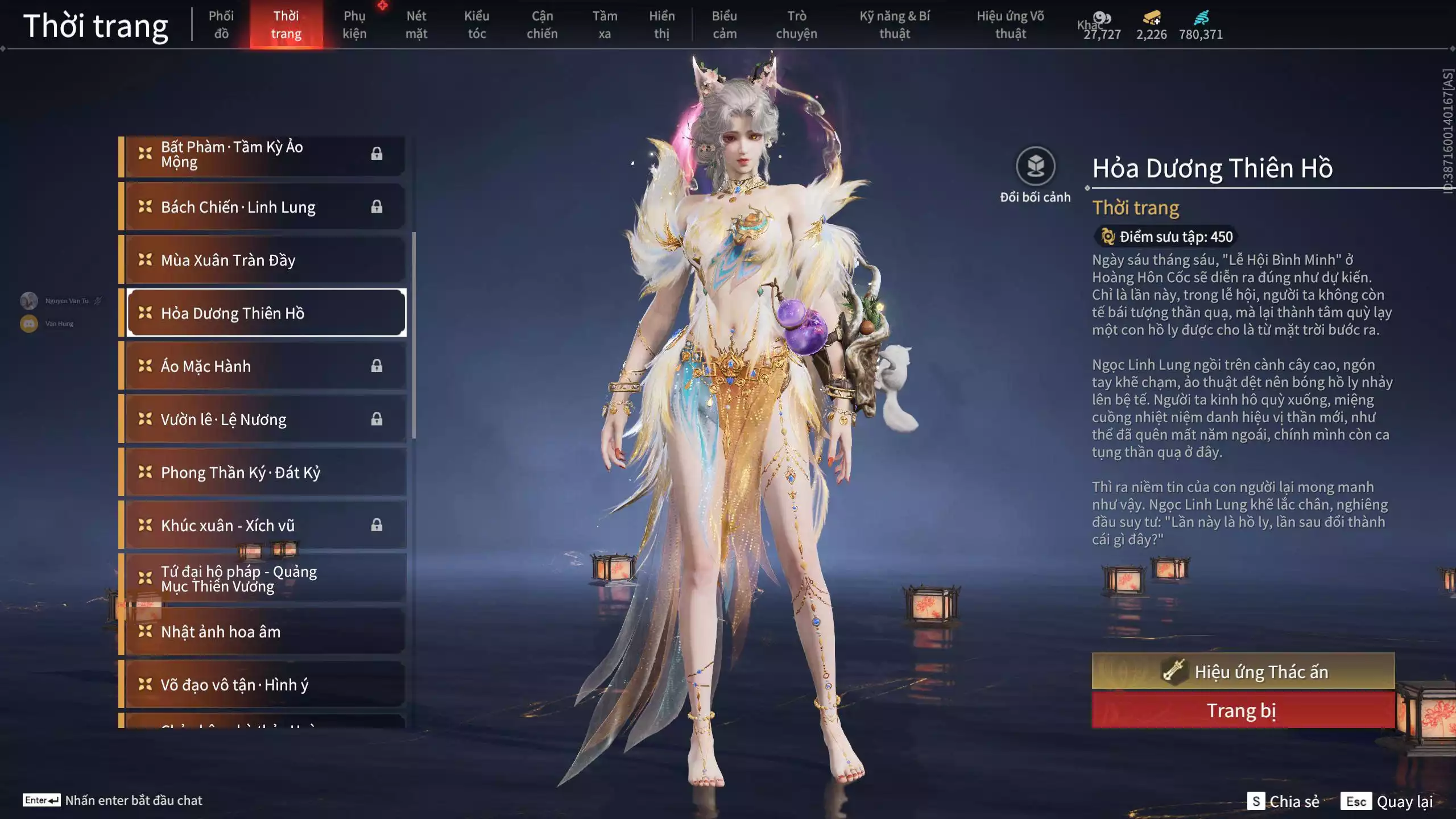Screen dimensions: 1456x819
Task: Click Chia sẻ to share the outfit
Action: (1297, 802)
